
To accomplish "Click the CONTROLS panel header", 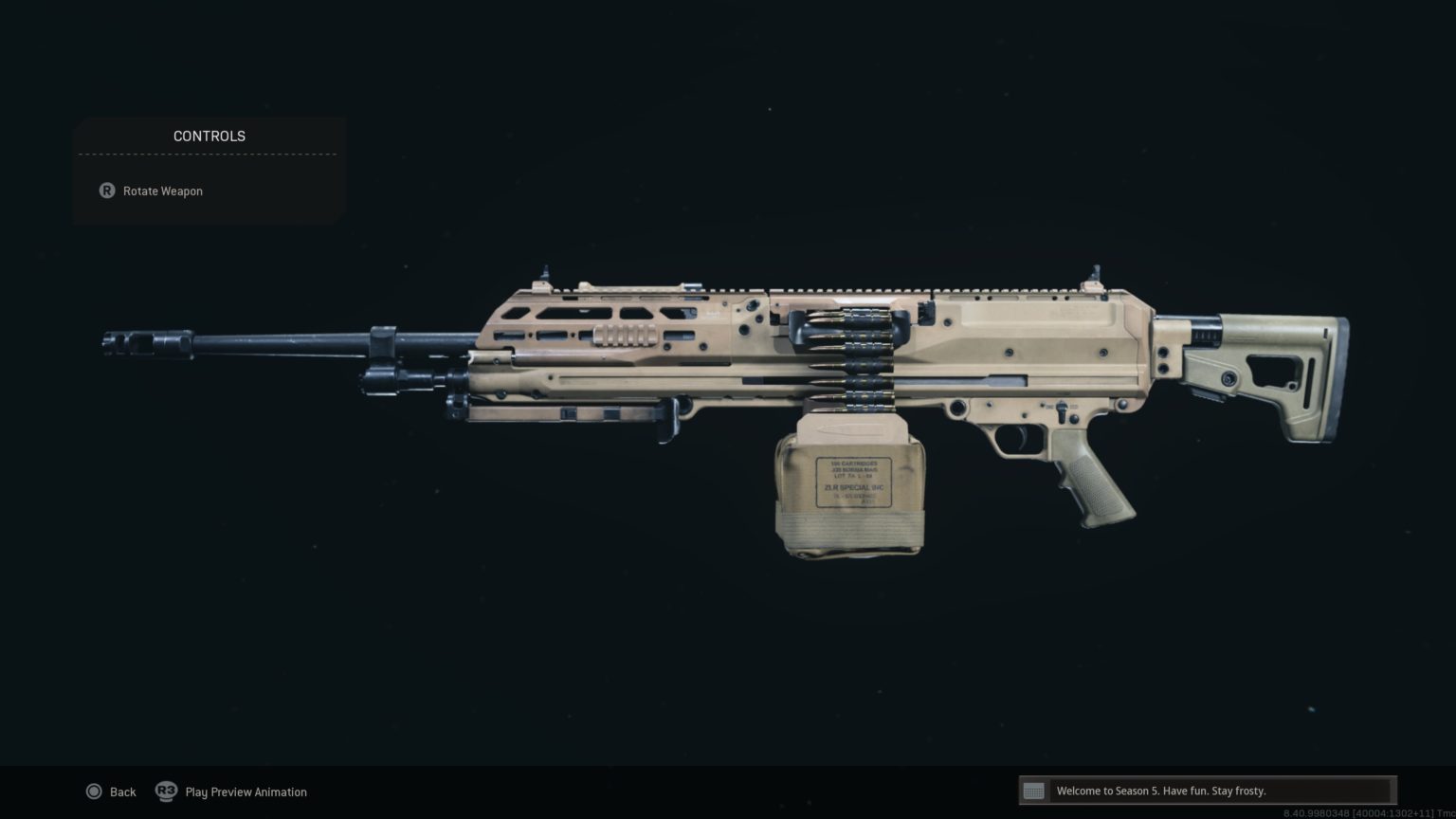I will pyautogui.click(x=209, y=136).
